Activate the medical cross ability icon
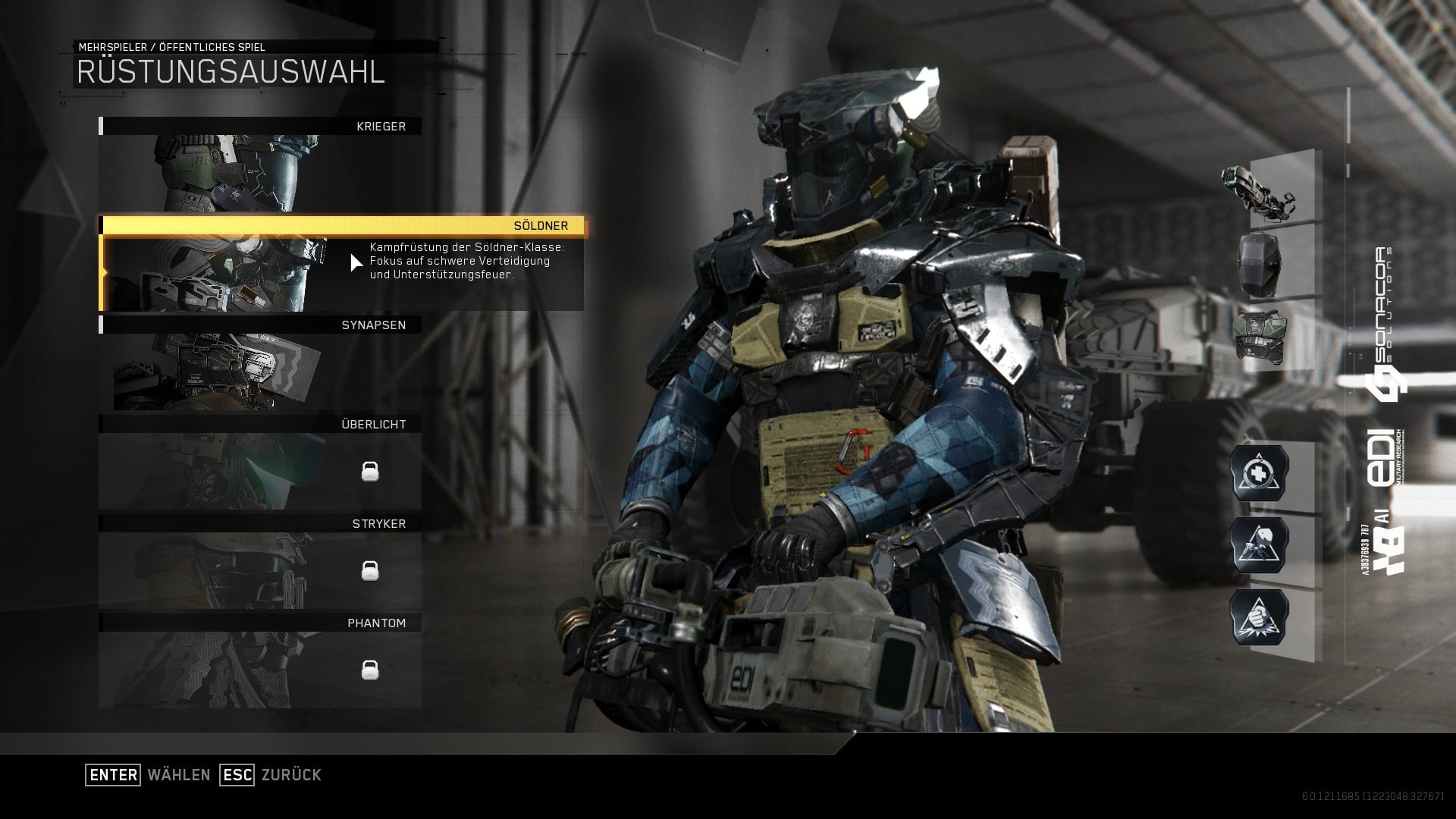The width and height of the screenshot is (1456, 819). point(1260,473)
